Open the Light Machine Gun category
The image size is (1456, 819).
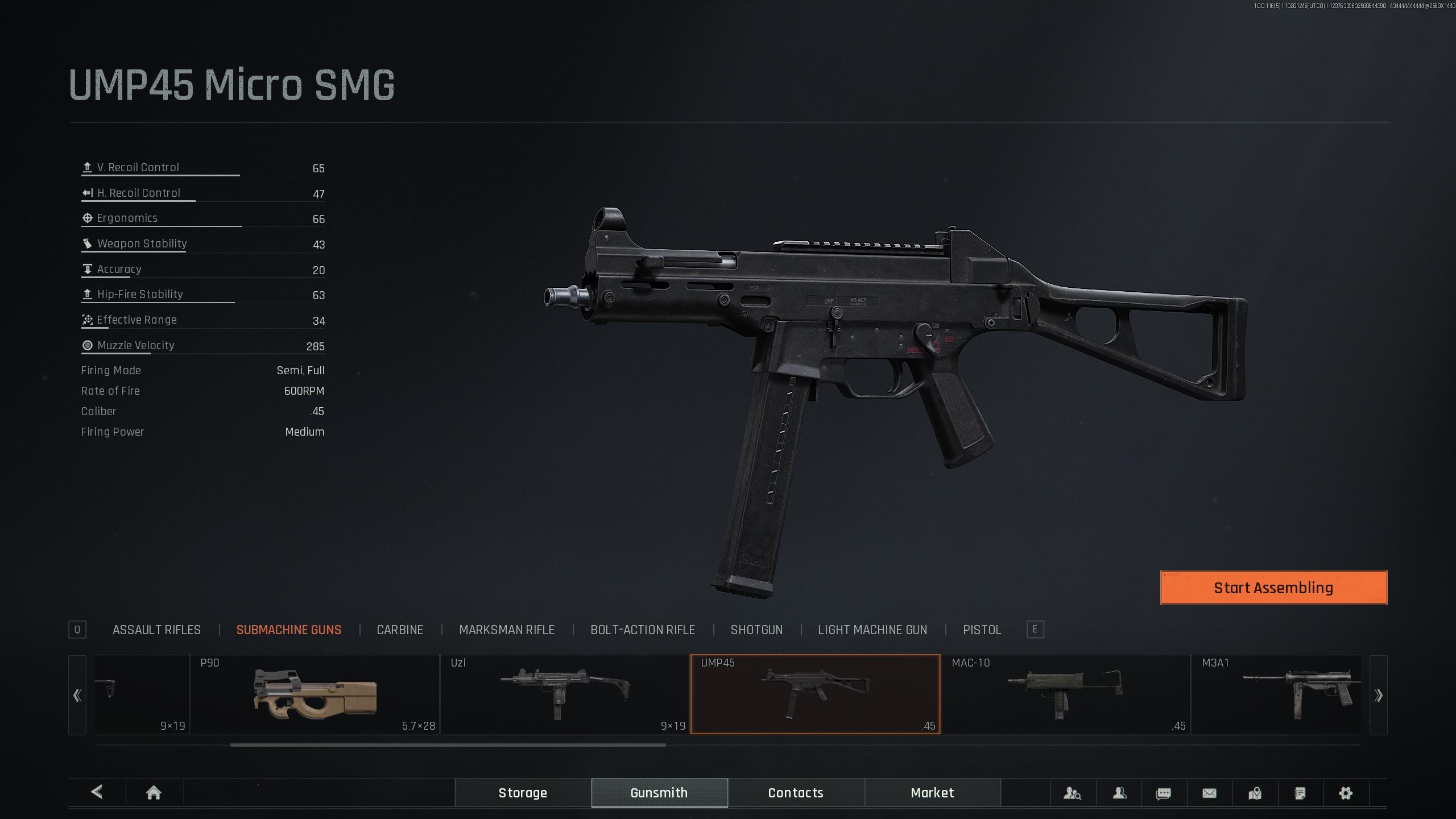872,630
